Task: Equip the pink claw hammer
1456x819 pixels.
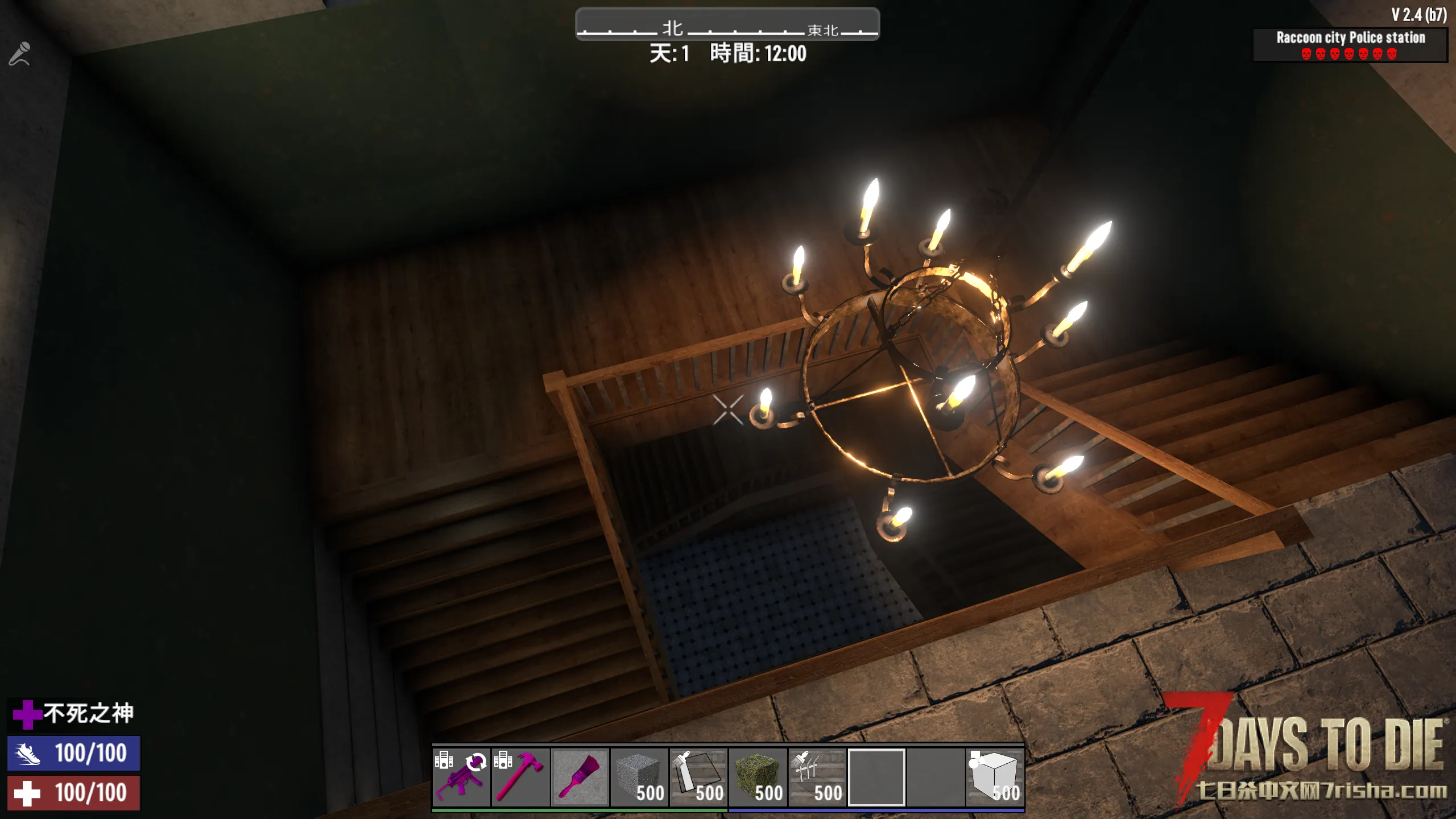Action: coord(520,777)
